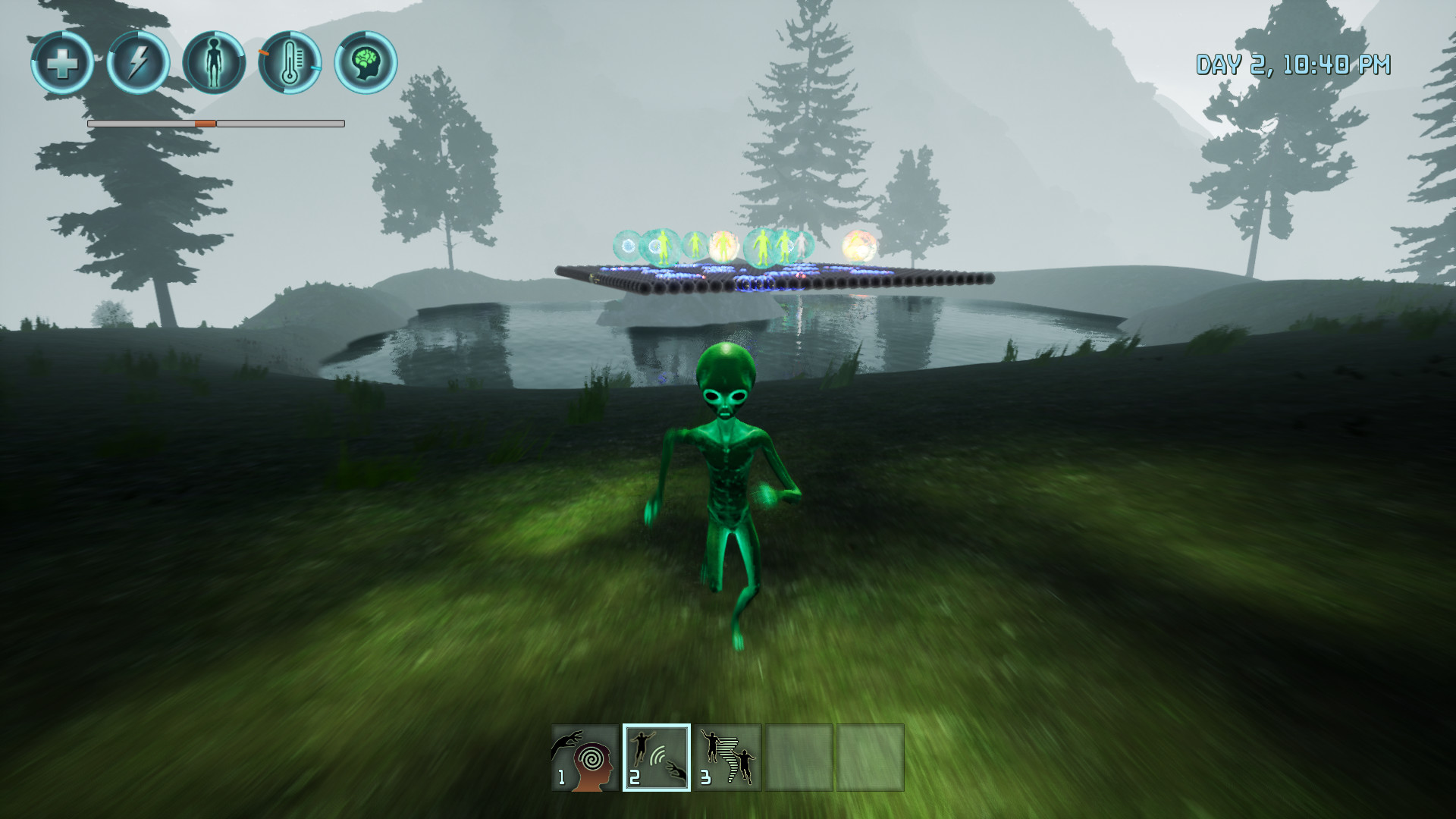1456x819 pixels.
Task: Click the orange marker on the temperature ring
Action: [263, 53]
